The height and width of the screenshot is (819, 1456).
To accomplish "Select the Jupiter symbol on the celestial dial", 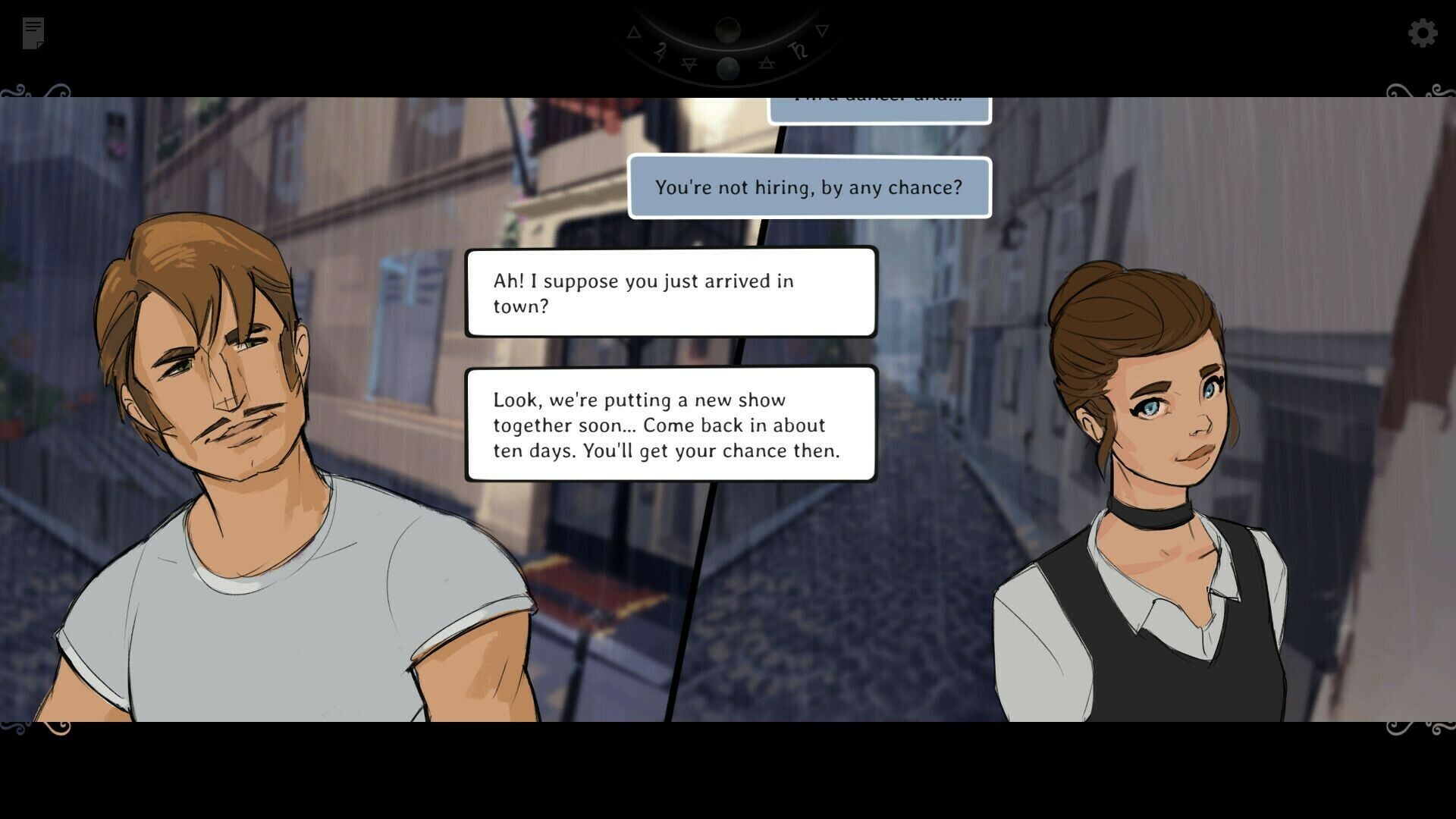I will click(661, 50).
